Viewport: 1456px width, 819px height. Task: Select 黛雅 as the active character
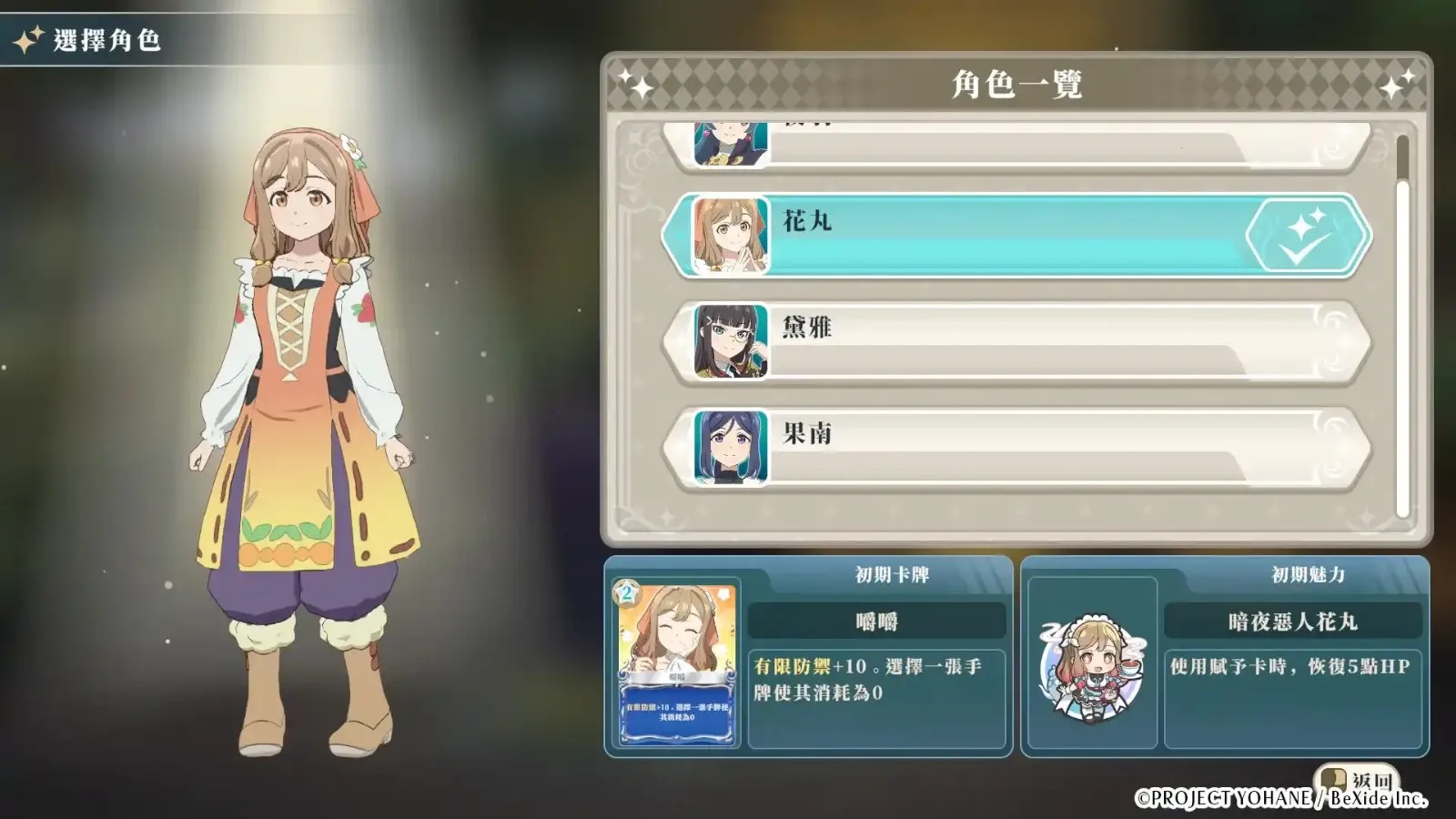pyautogui.click(x=1001, y=341)
